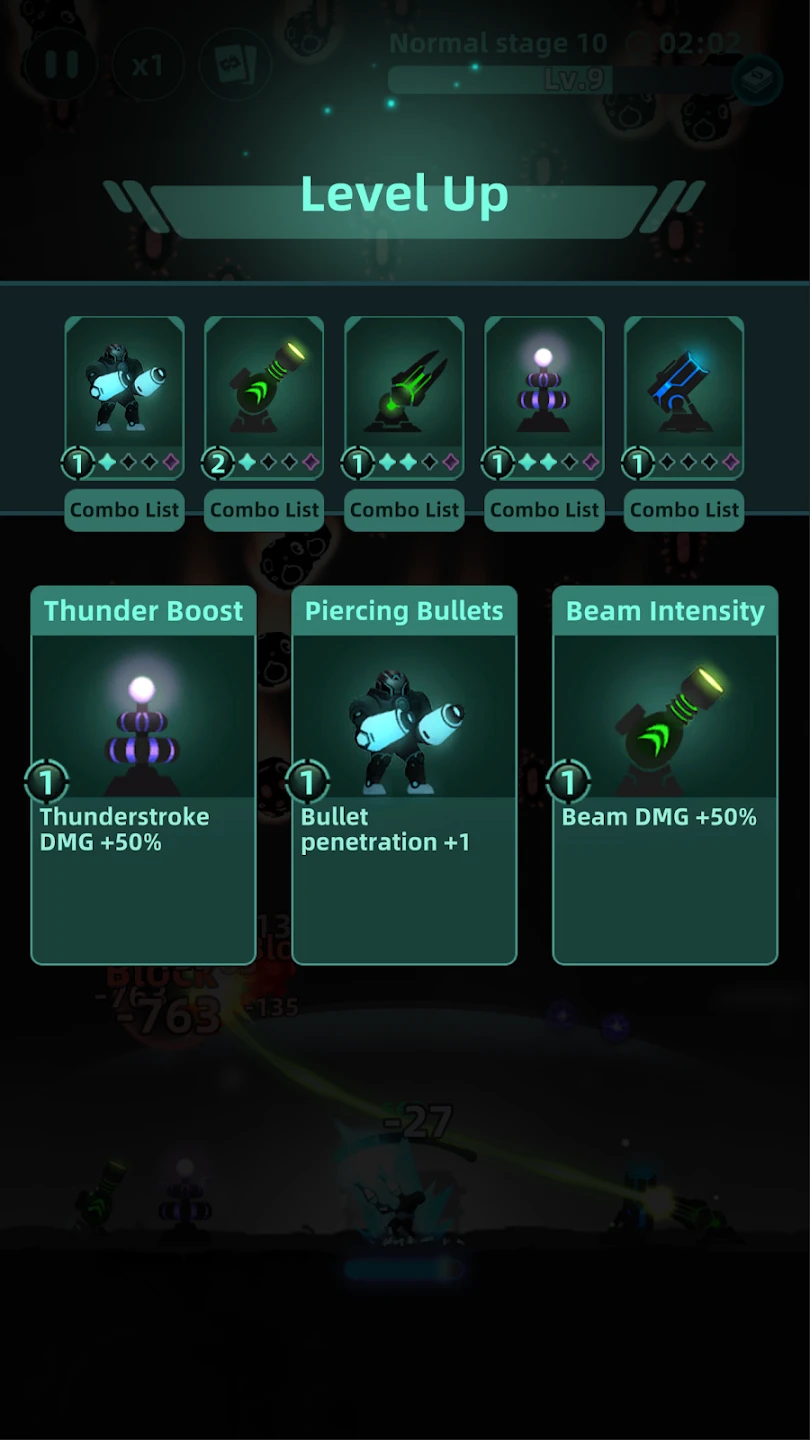
Task: Open the cards icon in top bar
Action: pos(235,66)
